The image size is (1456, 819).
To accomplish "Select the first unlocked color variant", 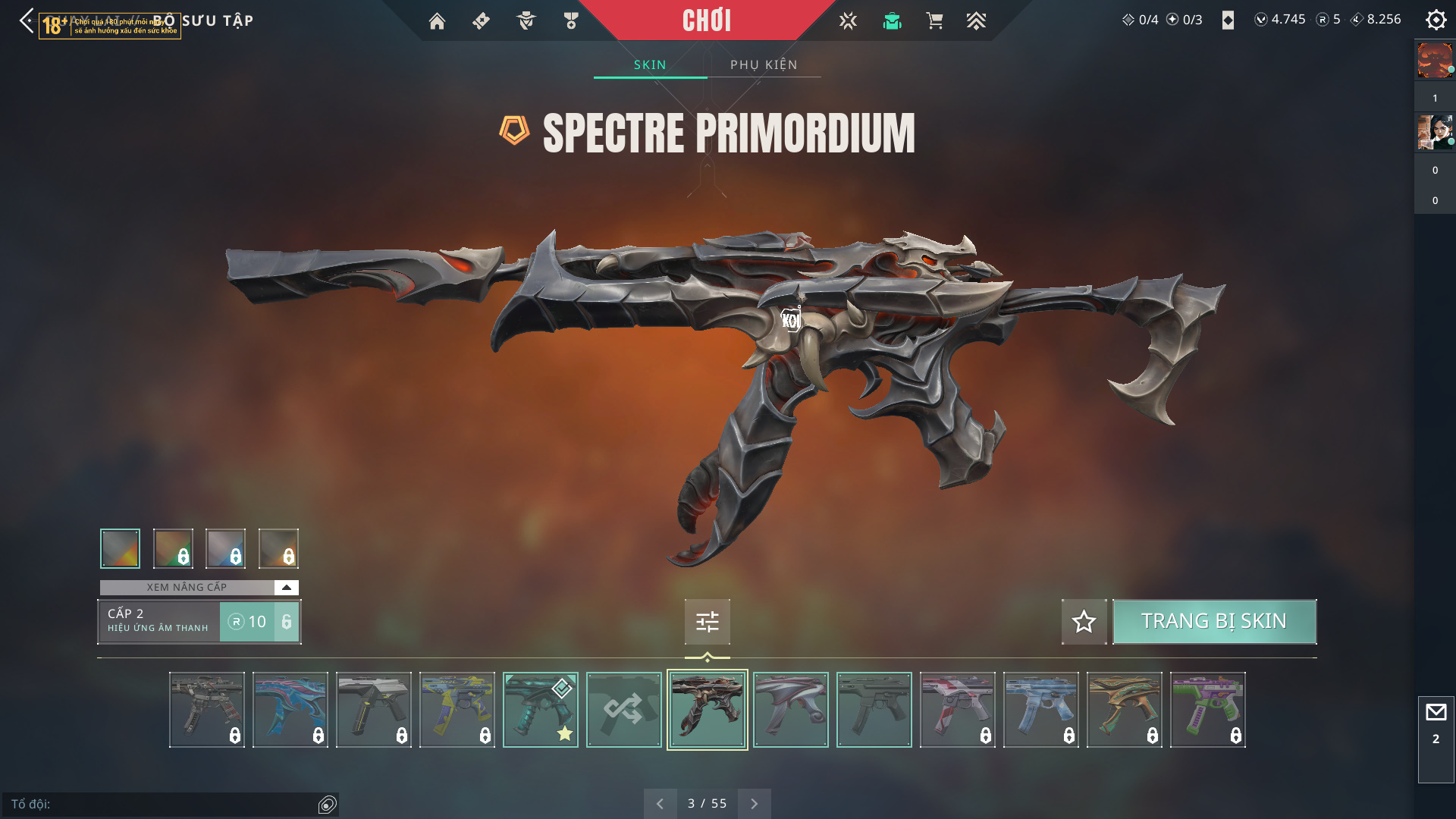I will click(x=120, y=548).
